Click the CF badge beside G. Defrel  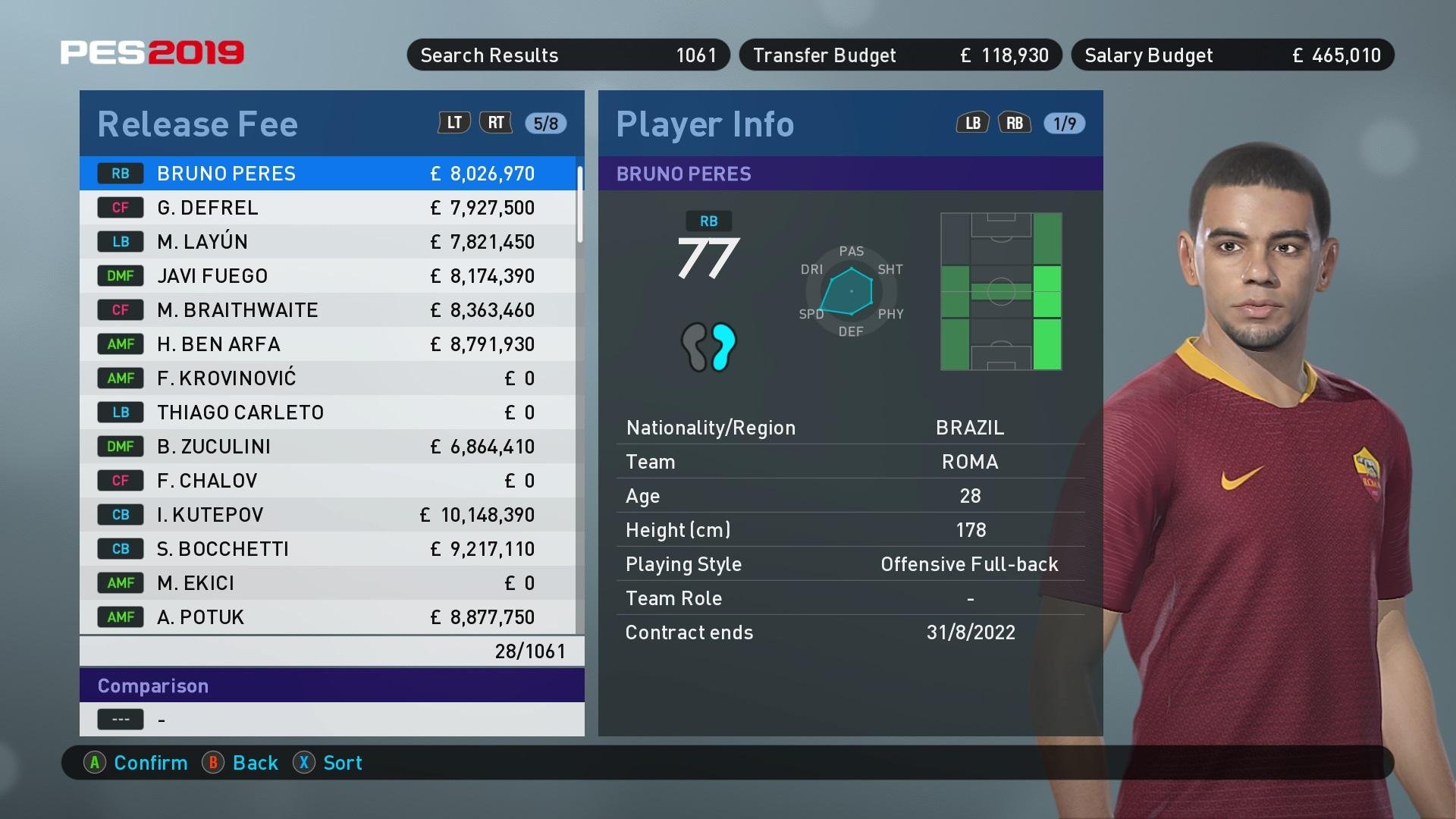pyautogui.click(x=121, y=207)
